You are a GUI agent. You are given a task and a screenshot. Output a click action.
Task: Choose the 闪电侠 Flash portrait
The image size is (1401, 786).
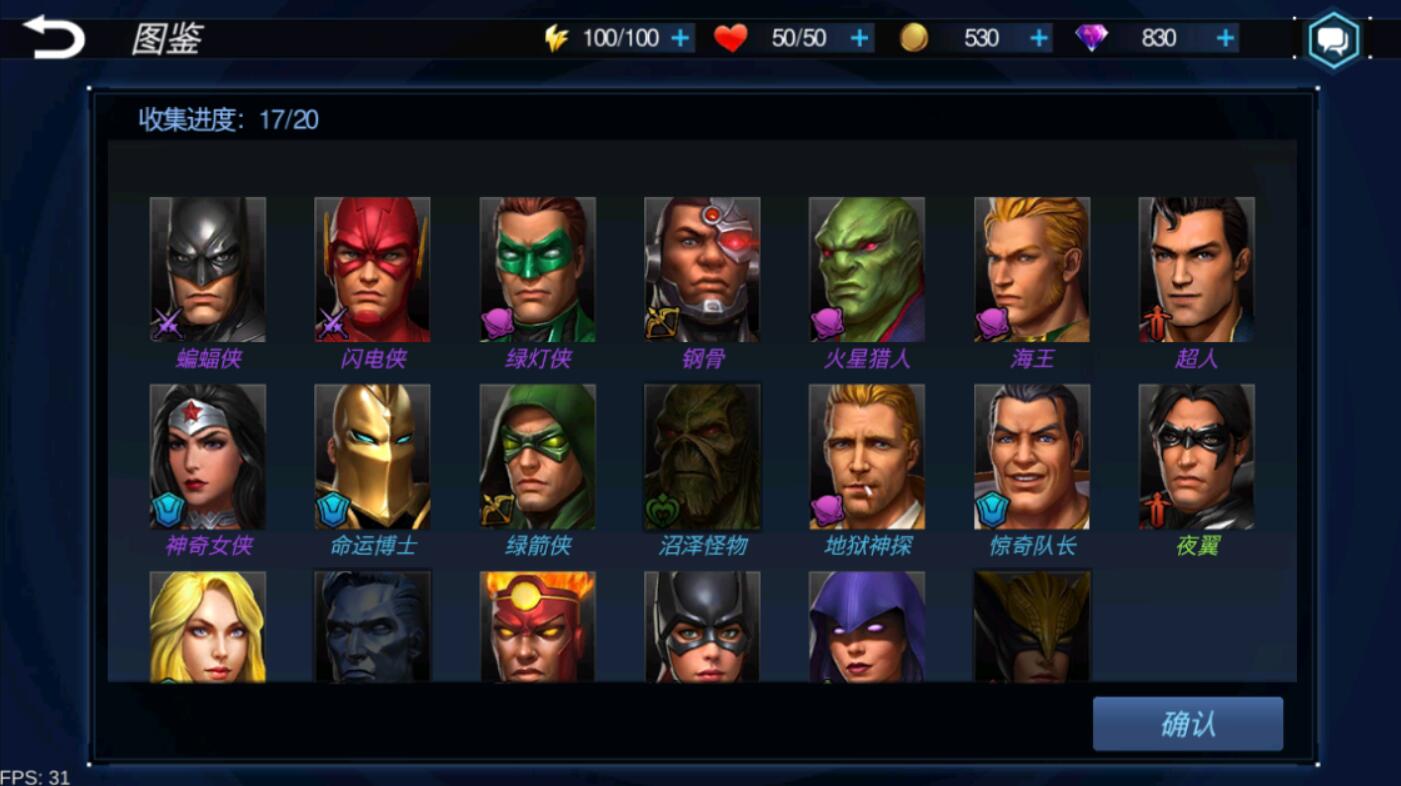pyautogui.click(x=372, y=269)
